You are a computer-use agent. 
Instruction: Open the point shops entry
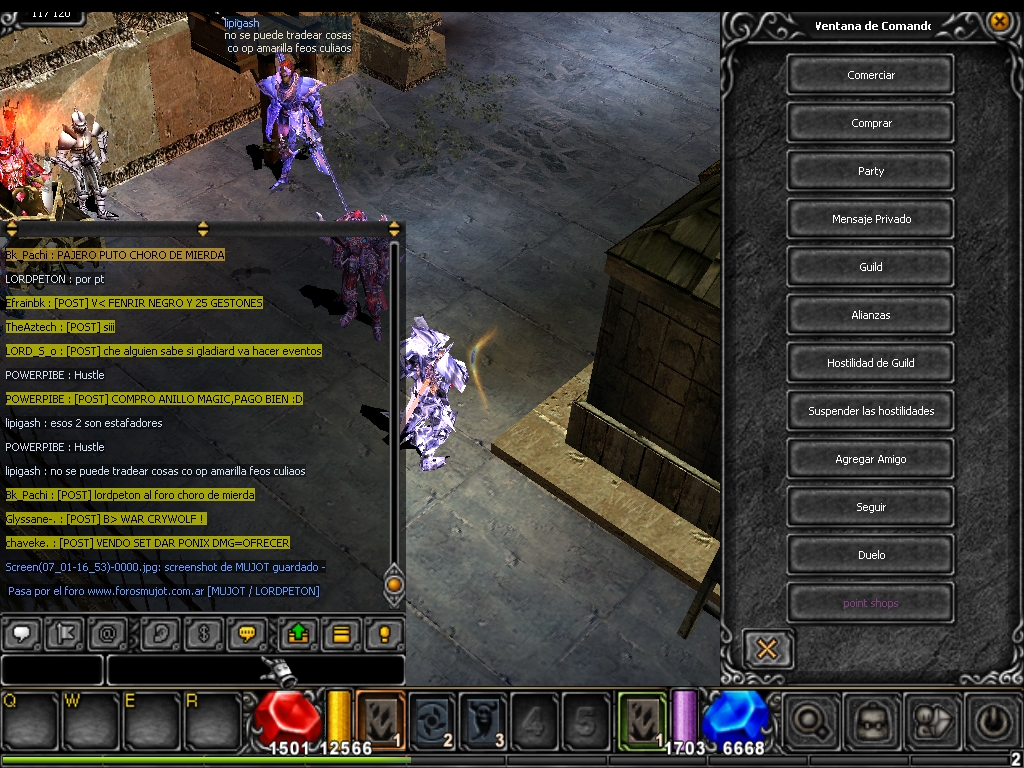click(x=870, y=603)
